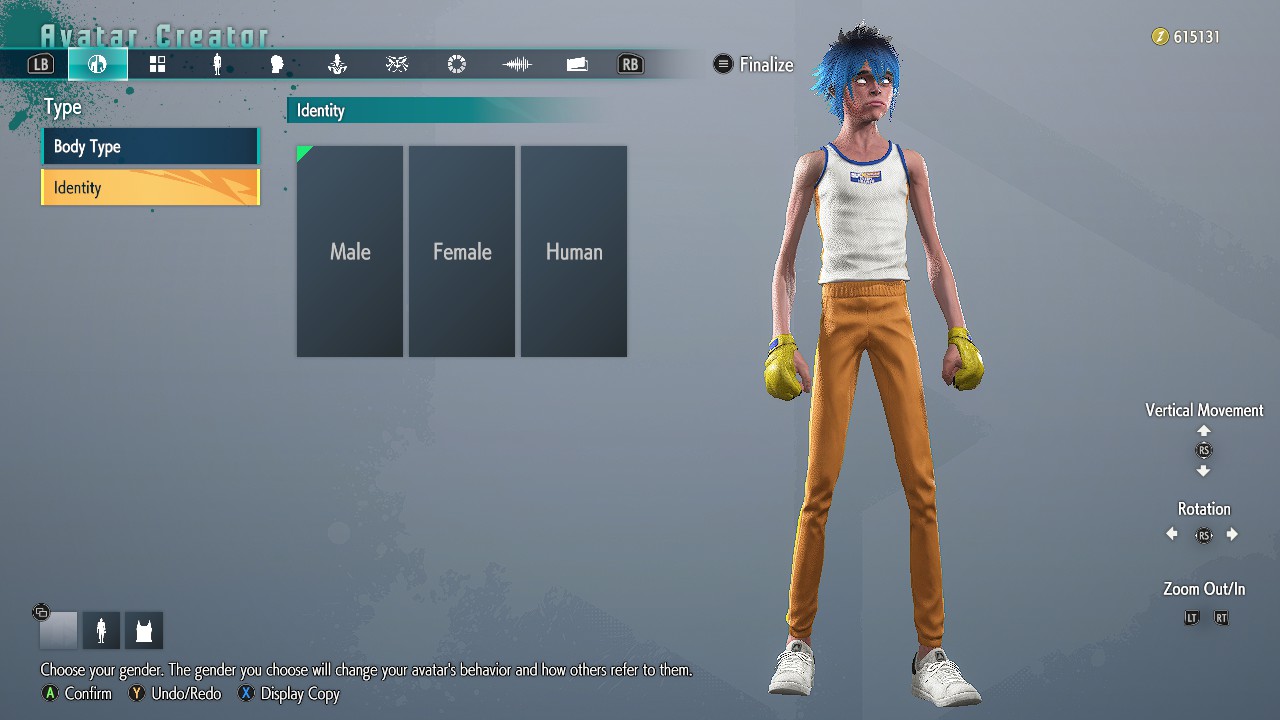Choose the Human identity tile

[x=574, y=252]
